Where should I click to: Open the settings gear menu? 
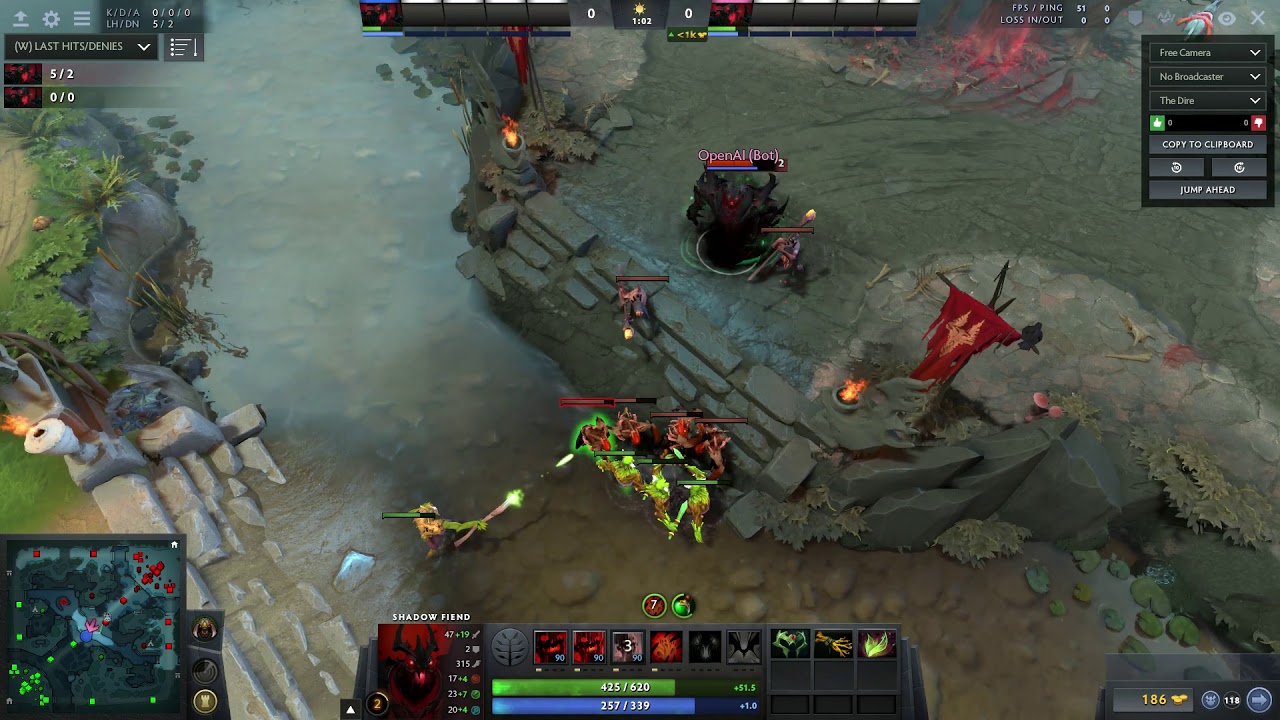(51, 19)
